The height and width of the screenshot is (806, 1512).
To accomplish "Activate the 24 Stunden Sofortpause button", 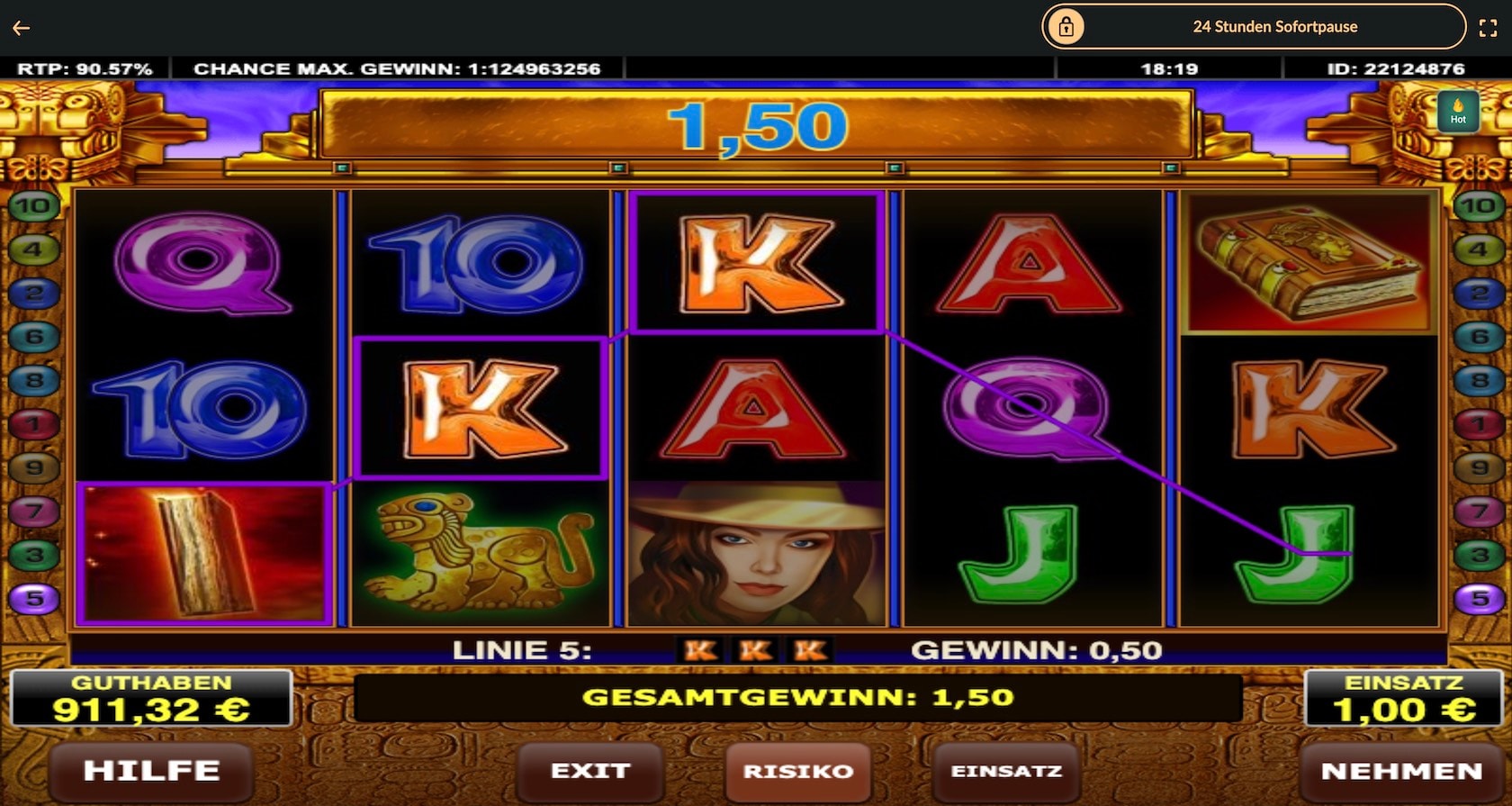I will pos(1254,27).
